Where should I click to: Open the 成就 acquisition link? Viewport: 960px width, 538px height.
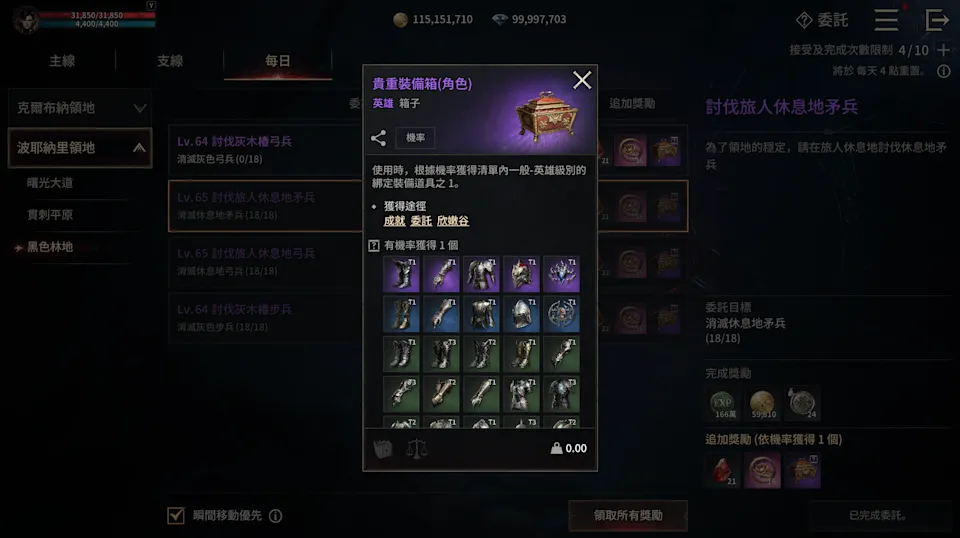coord(395,221)
